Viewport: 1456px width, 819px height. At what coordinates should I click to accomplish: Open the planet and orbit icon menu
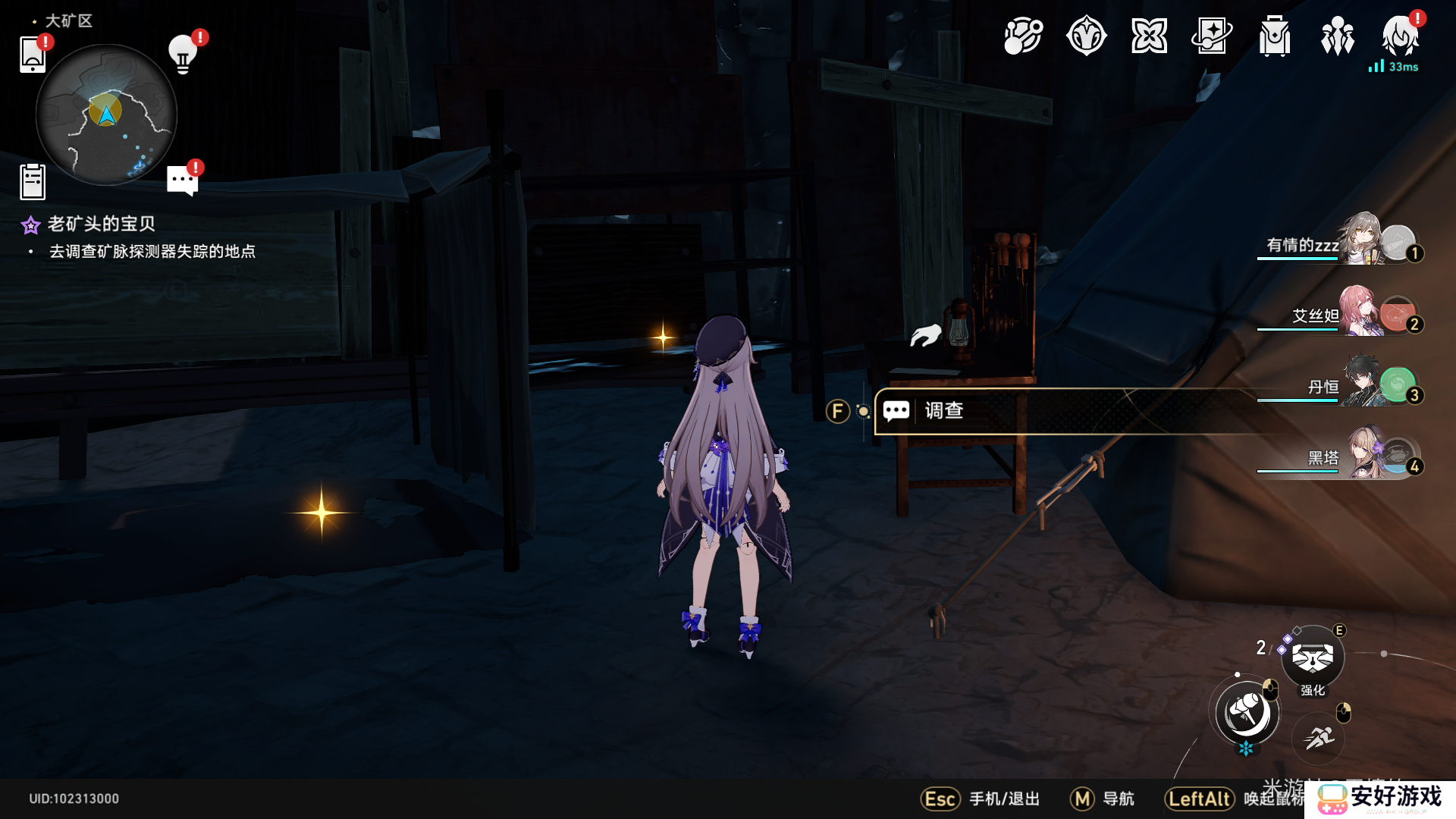(x=1023, y=36)
